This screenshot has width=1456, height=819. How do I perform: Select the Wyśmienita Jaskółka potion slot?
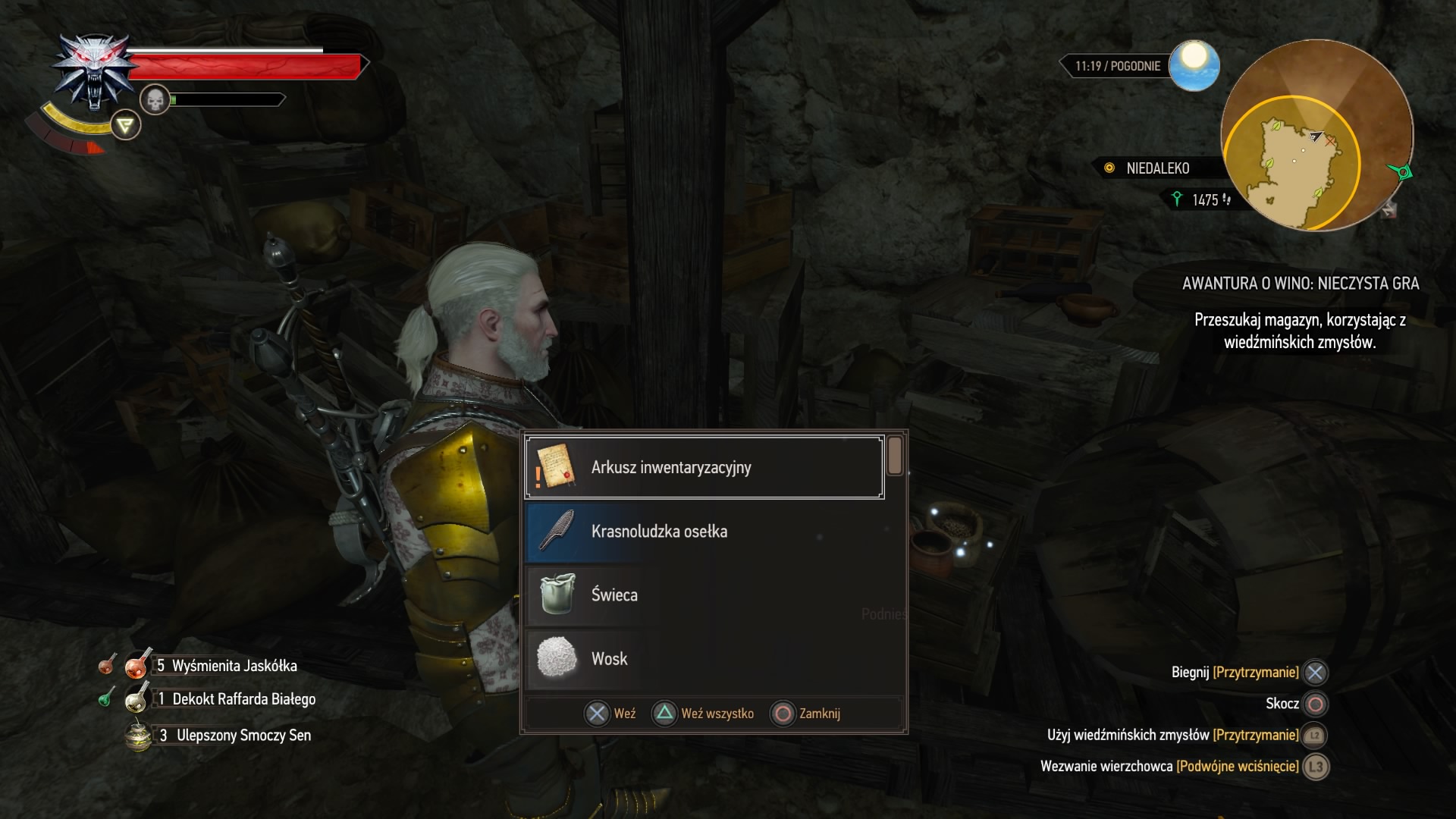pos(139,666)
